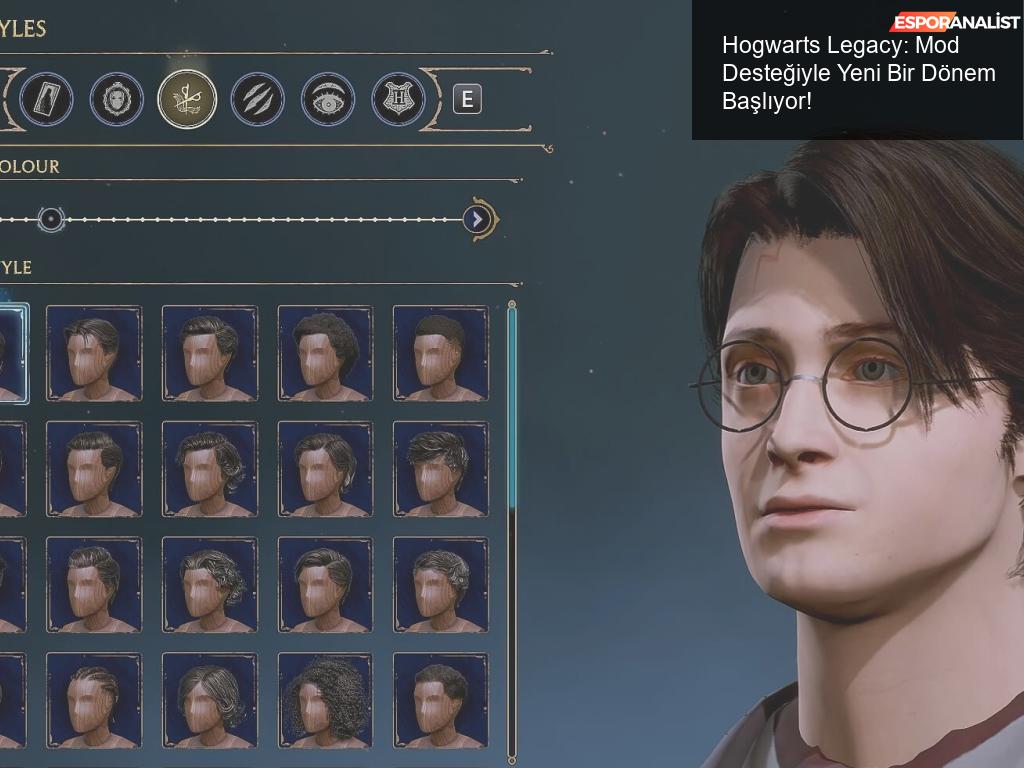Switch to the face portrait tab
This screenshot has width=1024, height=768.
[x=117, y=99]
